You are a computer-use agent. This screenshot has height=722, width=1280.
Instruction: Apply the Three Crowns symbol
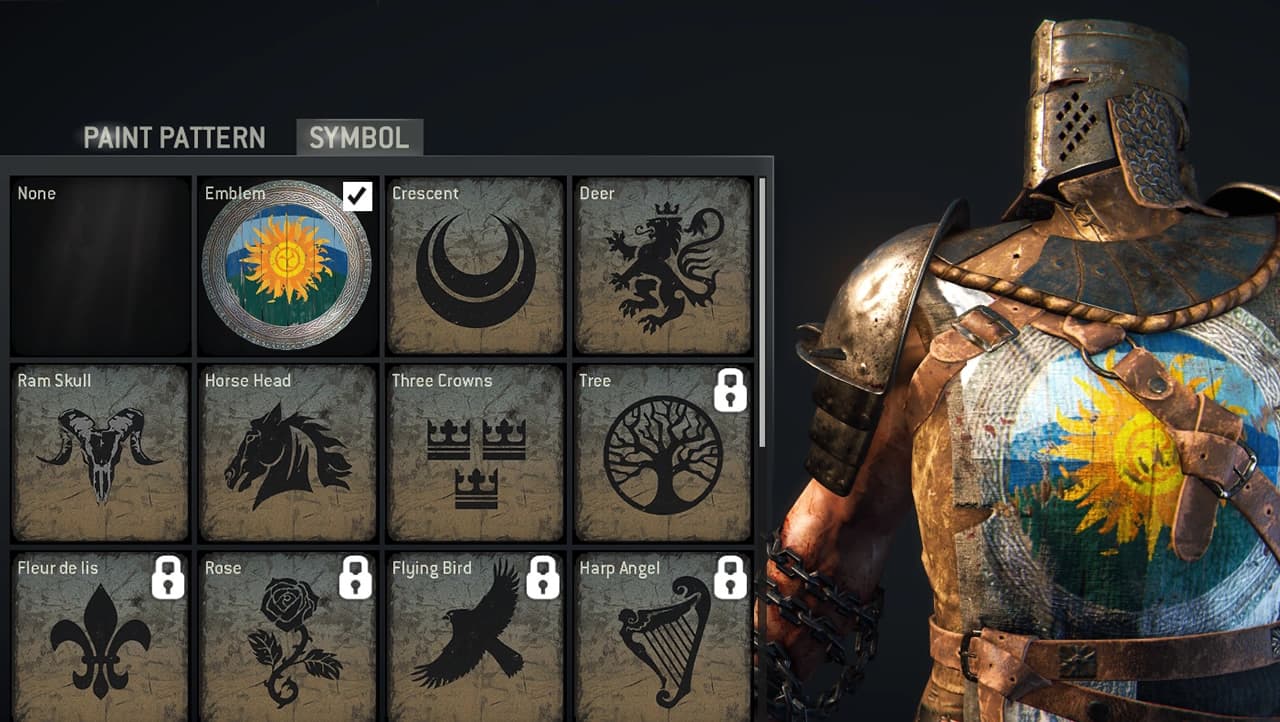[475, 453]
